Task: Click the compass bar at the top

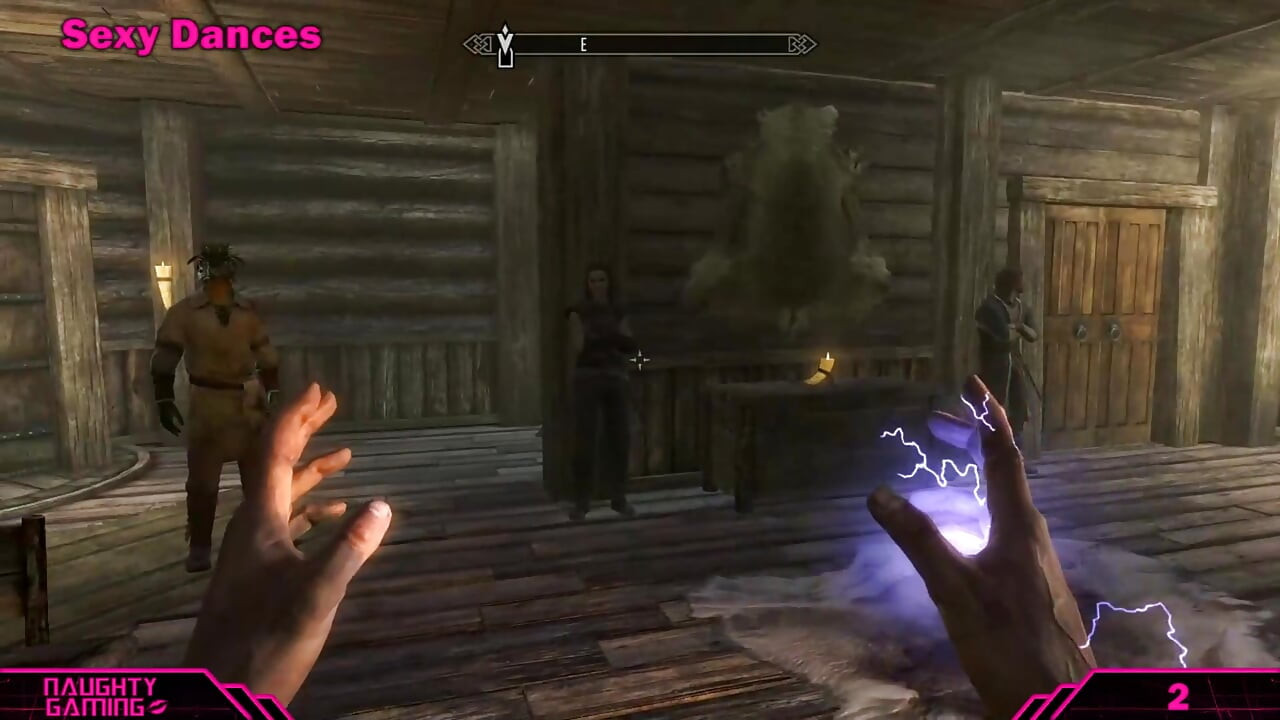Action: pyautogui.click(x=640, y=44)
